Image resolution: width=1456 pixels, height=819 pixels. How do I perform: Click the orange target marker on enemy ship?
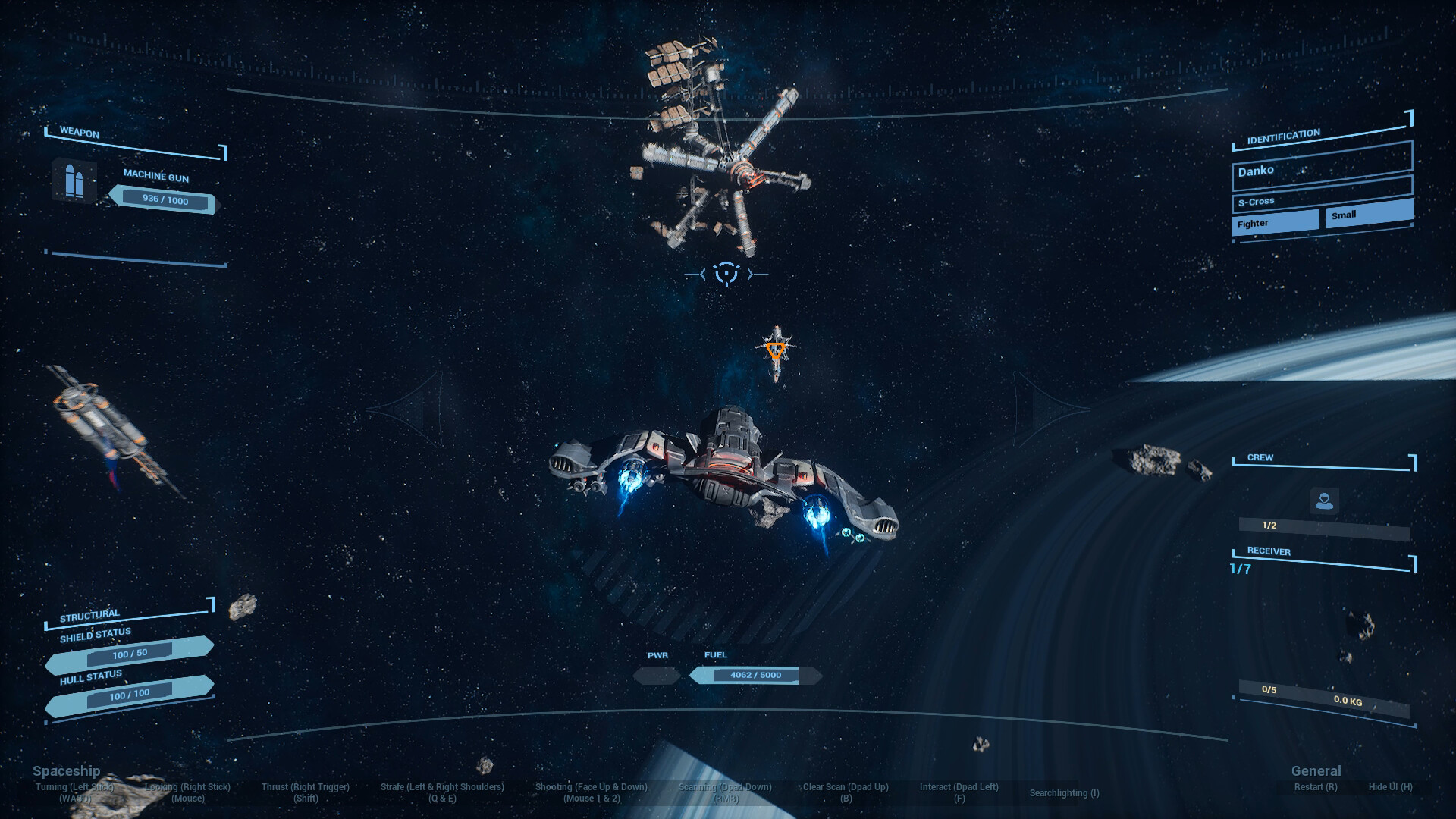(776, 351)
